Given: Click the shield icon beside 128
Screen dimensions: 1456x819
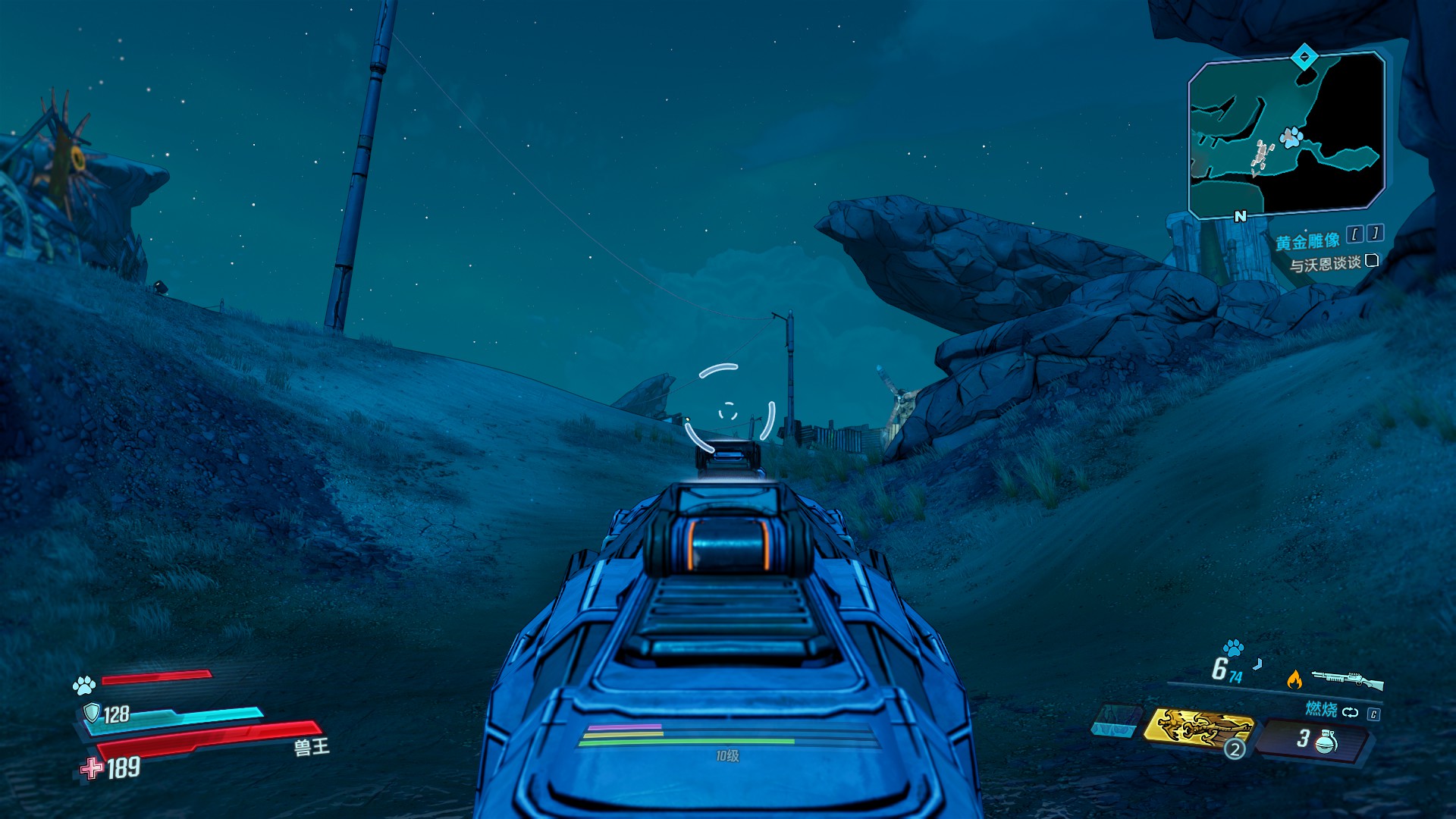Looking at the screenshot, I should click(92, 712).
